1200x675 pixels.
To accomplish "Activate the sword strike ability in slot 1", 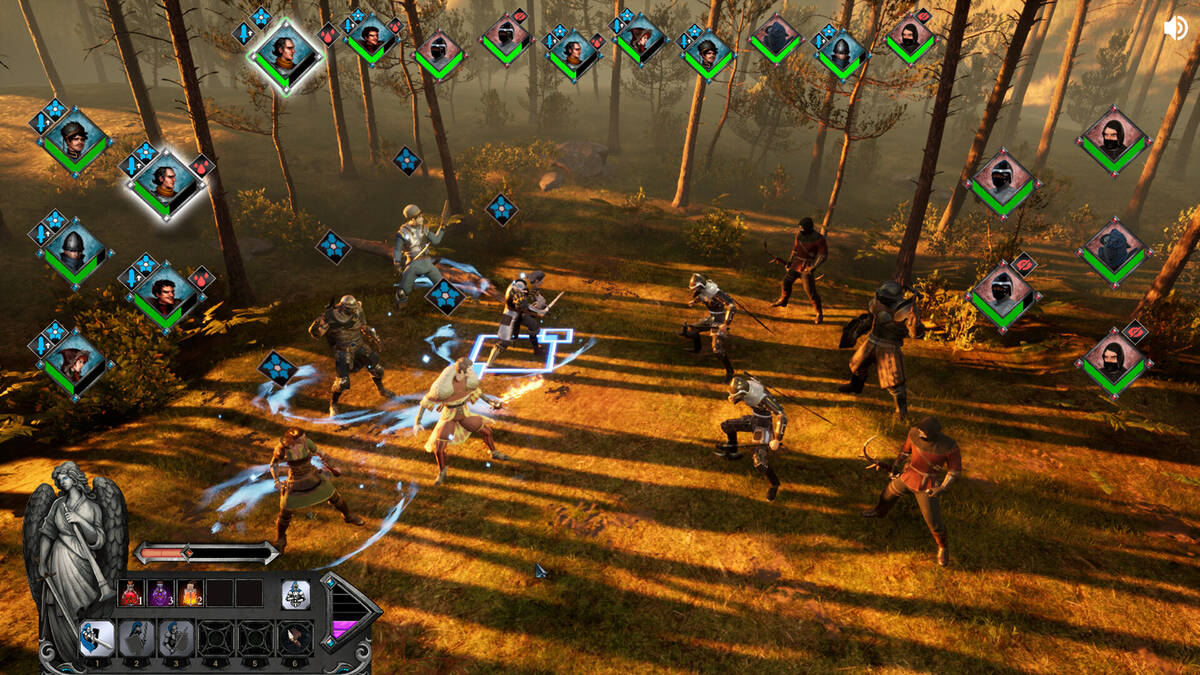I will 97,638.
